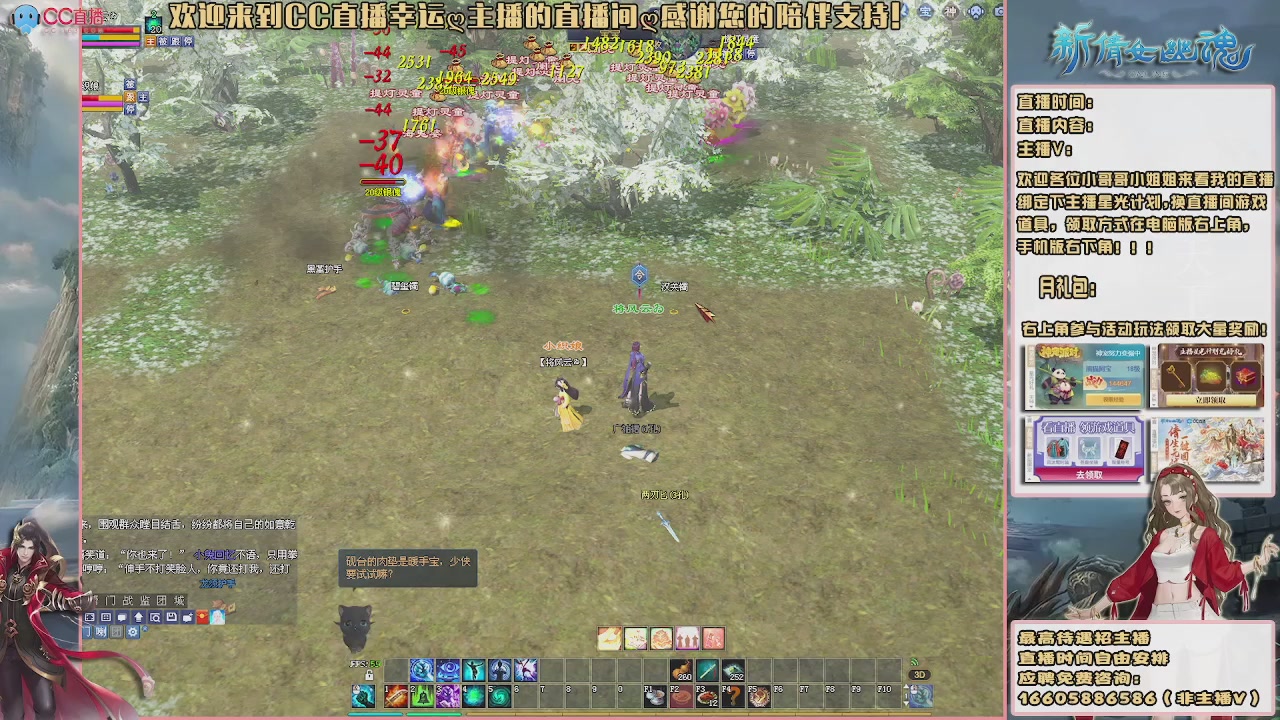Click the teapot food item in the F1 slot

[x=654, y=697]
